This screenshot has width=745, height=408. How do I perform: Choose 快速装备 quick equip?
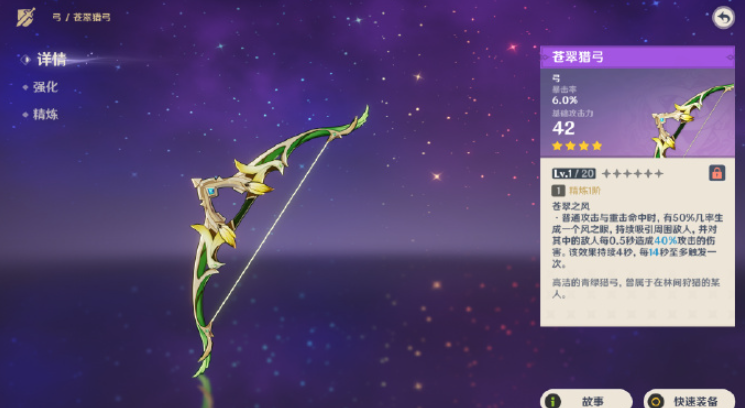(690, 400)
